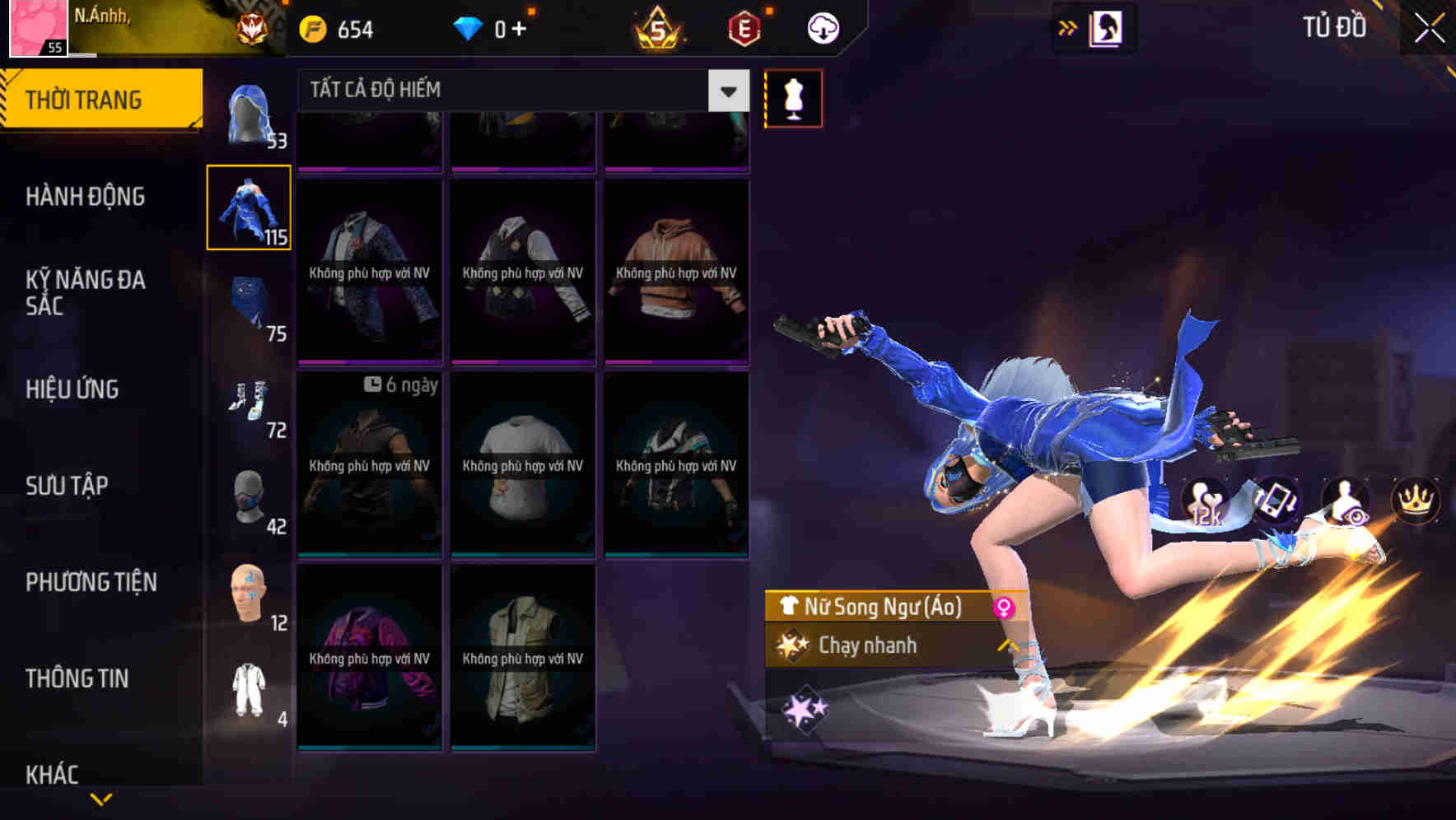The height and width of the screenshot is (820, 1456).
Task: Click the Tủ Đồ wardrobe label
Action: (x=1334, y=27)
